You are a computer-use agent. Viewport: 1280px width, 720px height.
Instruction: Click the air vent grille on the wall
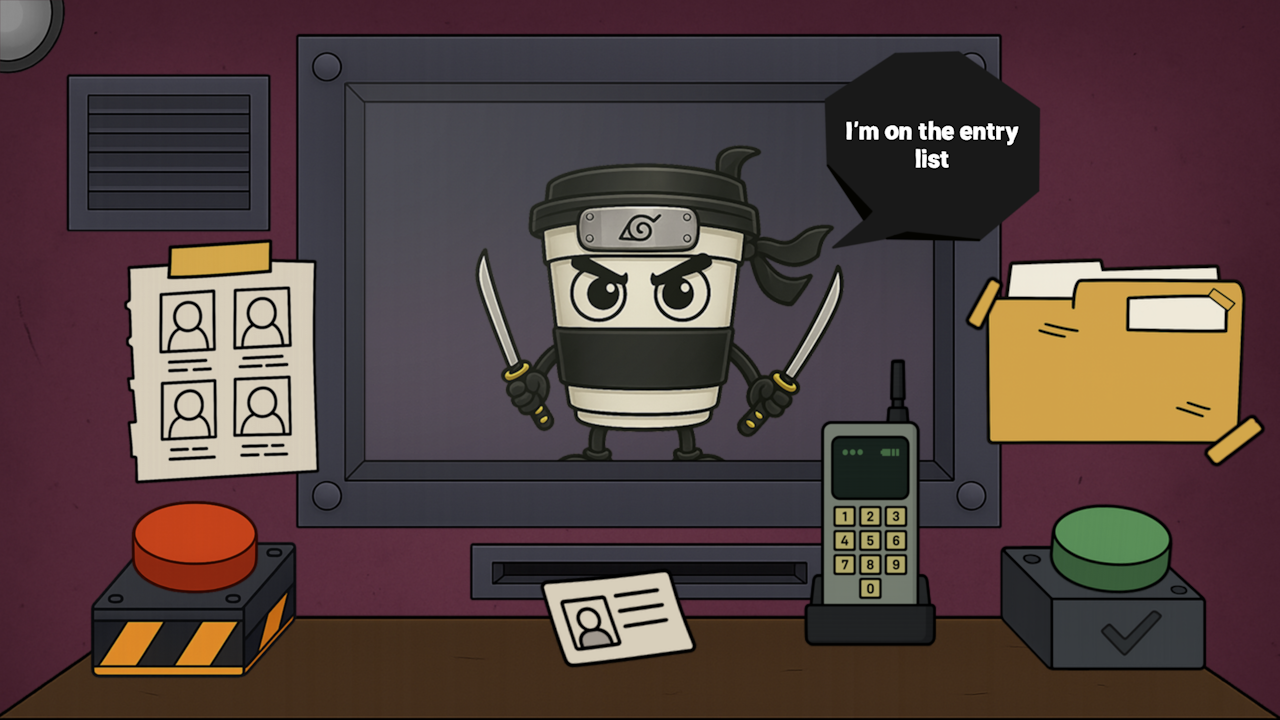coord(168,150)
